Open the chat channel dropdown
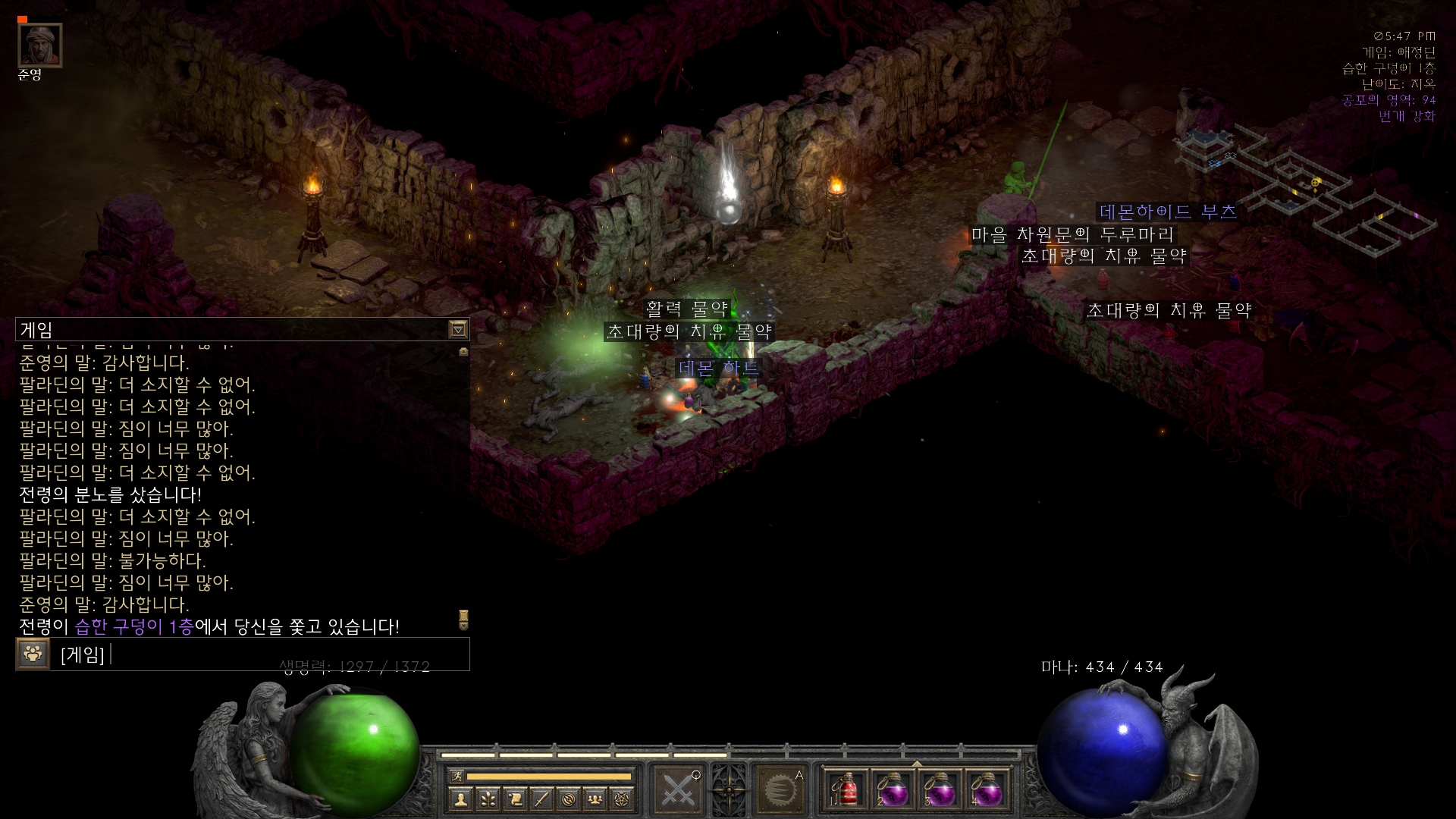Image resolution: width=1456 pixels, height=819 pixels. pos(458,329)
